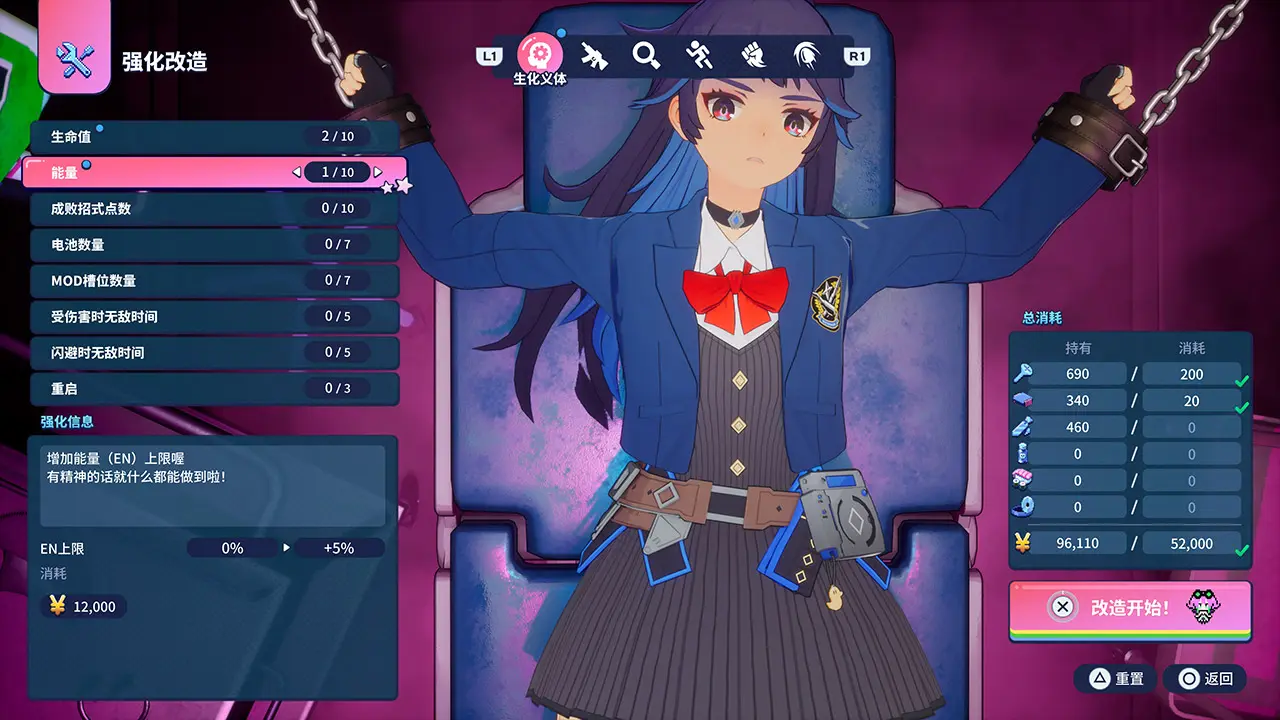The width and height of the screenshot is (1280, 720).
Task: Start the upgrade with 改造开始!
Action: 1130,607
